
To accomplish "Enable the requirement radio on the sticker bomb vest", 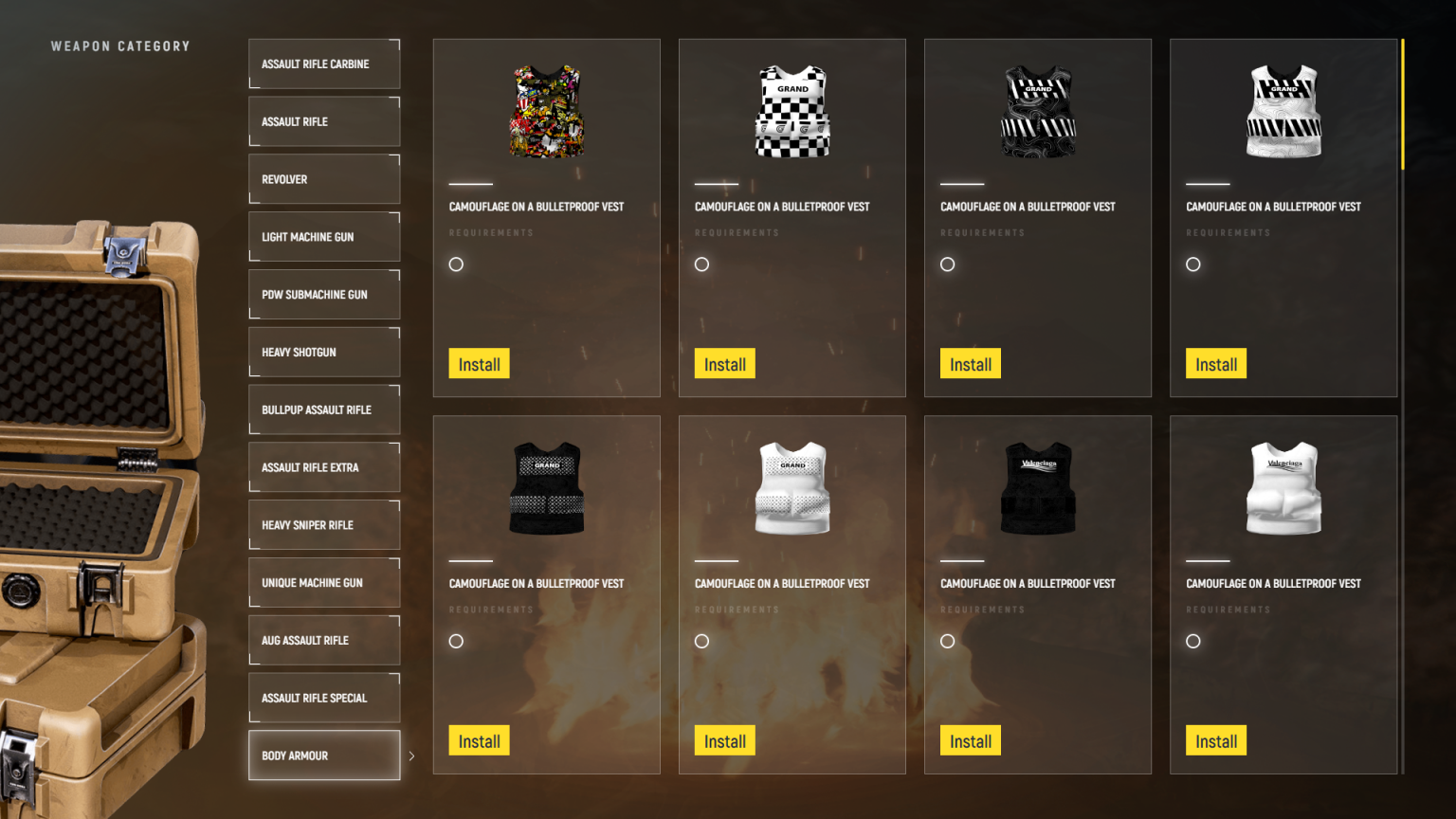I will point(456,264).
